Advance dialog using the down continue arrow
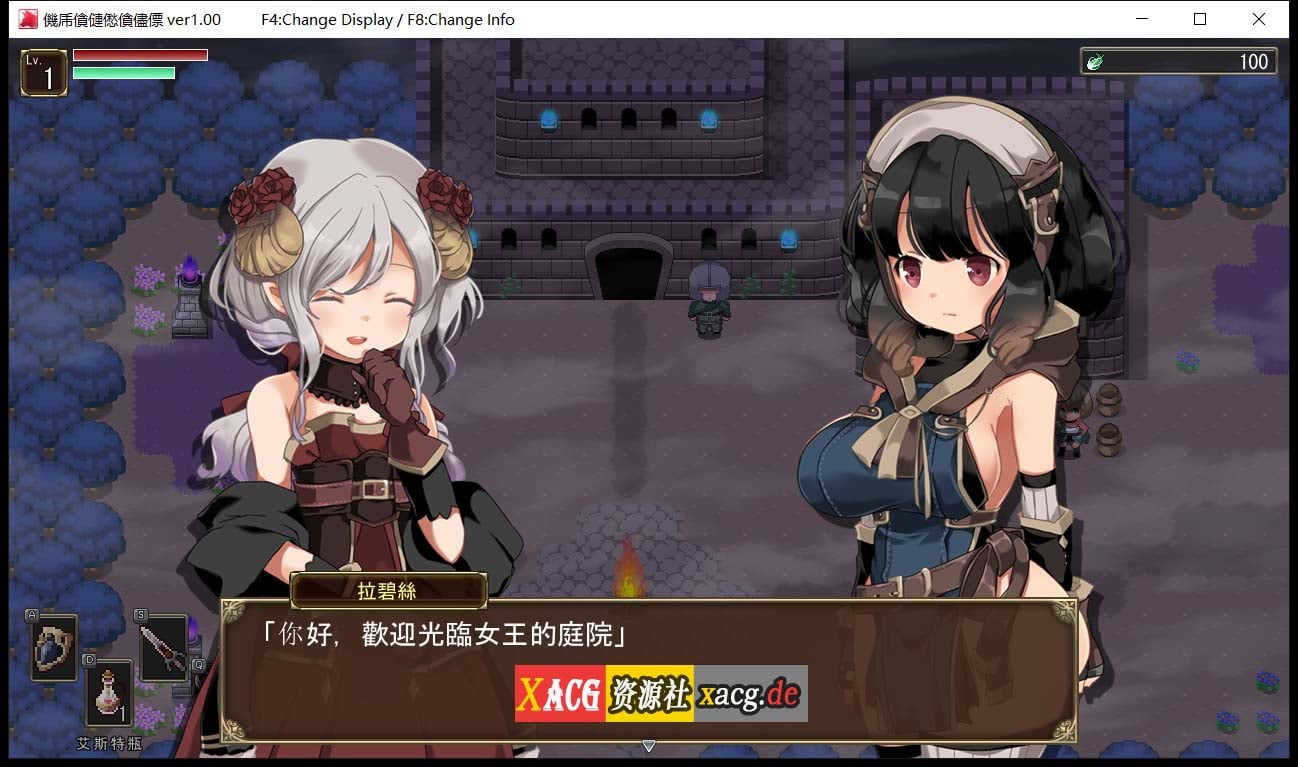This screenshot has width=1298, height=767. click(649, 746)
